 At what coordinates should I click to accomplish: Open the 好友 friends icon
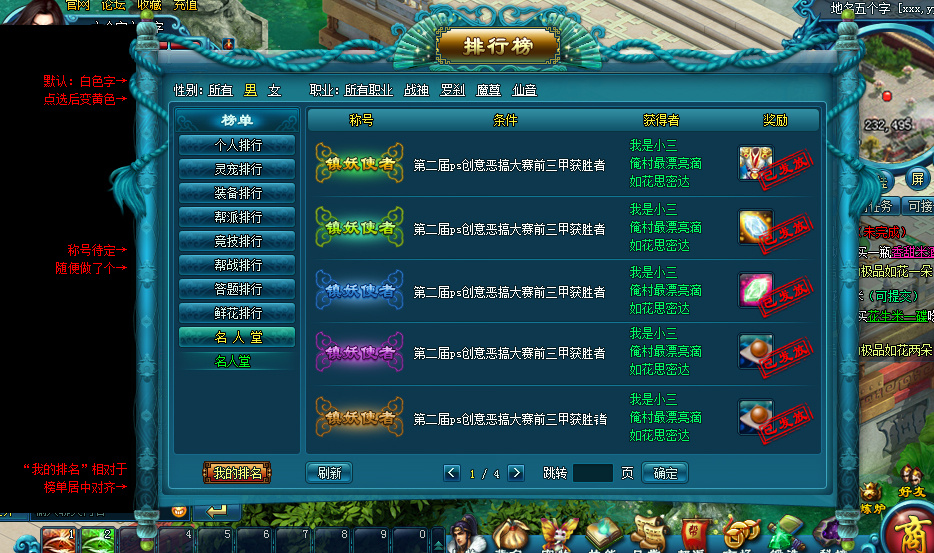coord(911,478)
